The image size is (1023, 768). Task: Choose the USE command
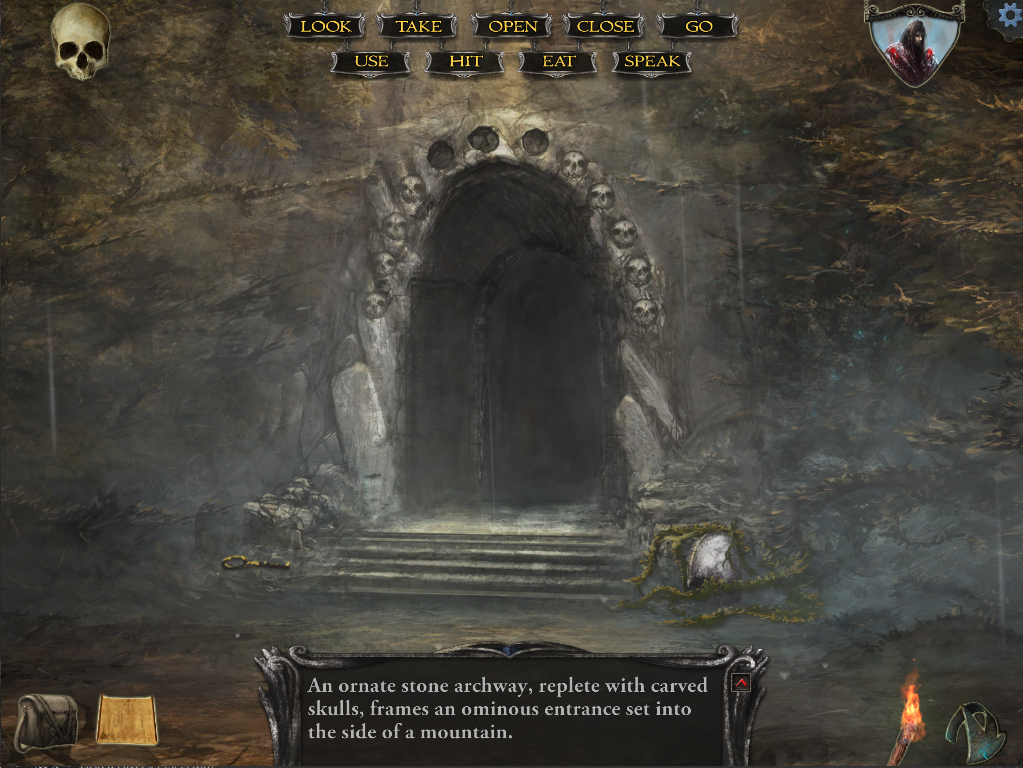[x=371, y=62]
